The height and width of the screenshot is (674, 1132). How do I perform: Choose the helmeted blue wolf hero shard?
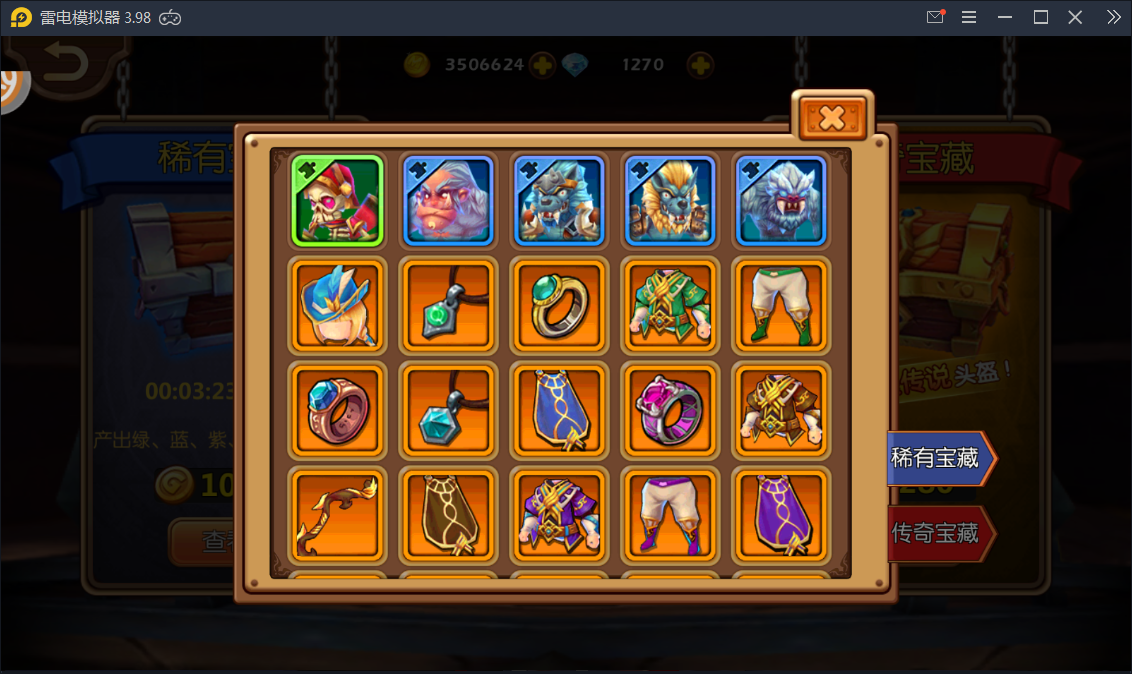[x=559, y=200]
